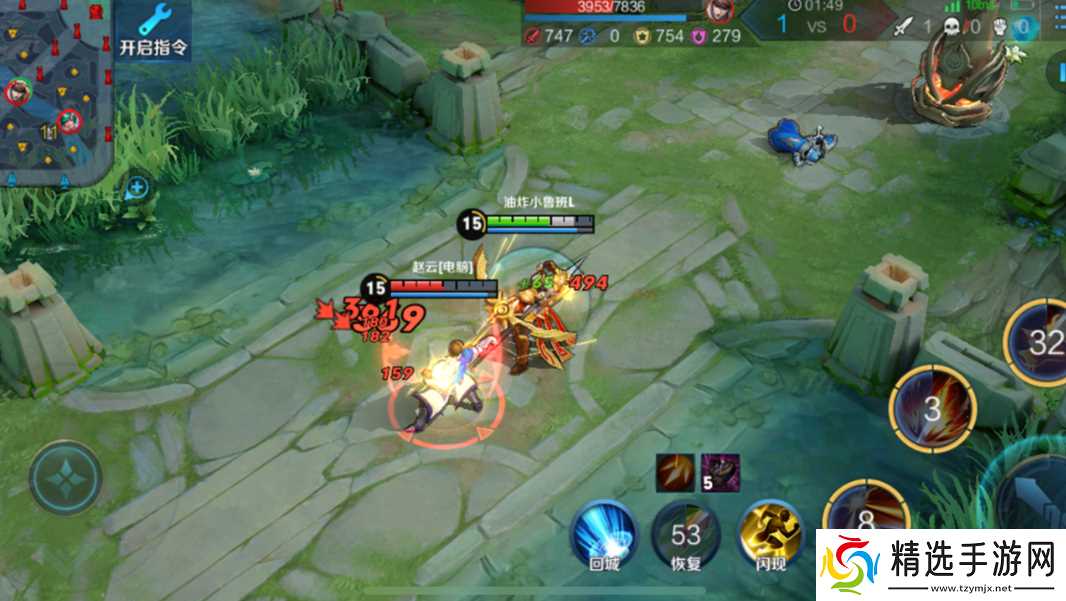Open the 精选手游网 watermark logo
The height and width of the screenshot is (601, 1066).
pos(940,563)
